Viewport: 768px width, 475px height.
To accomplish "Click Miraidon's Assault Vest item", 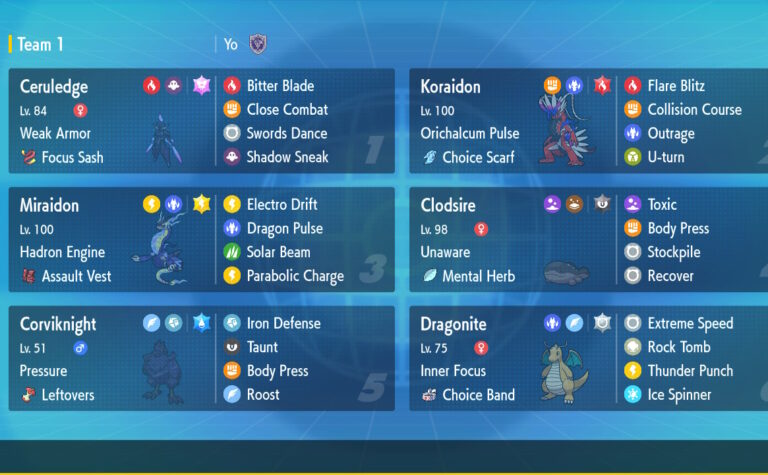I will (x=76, y=276).
